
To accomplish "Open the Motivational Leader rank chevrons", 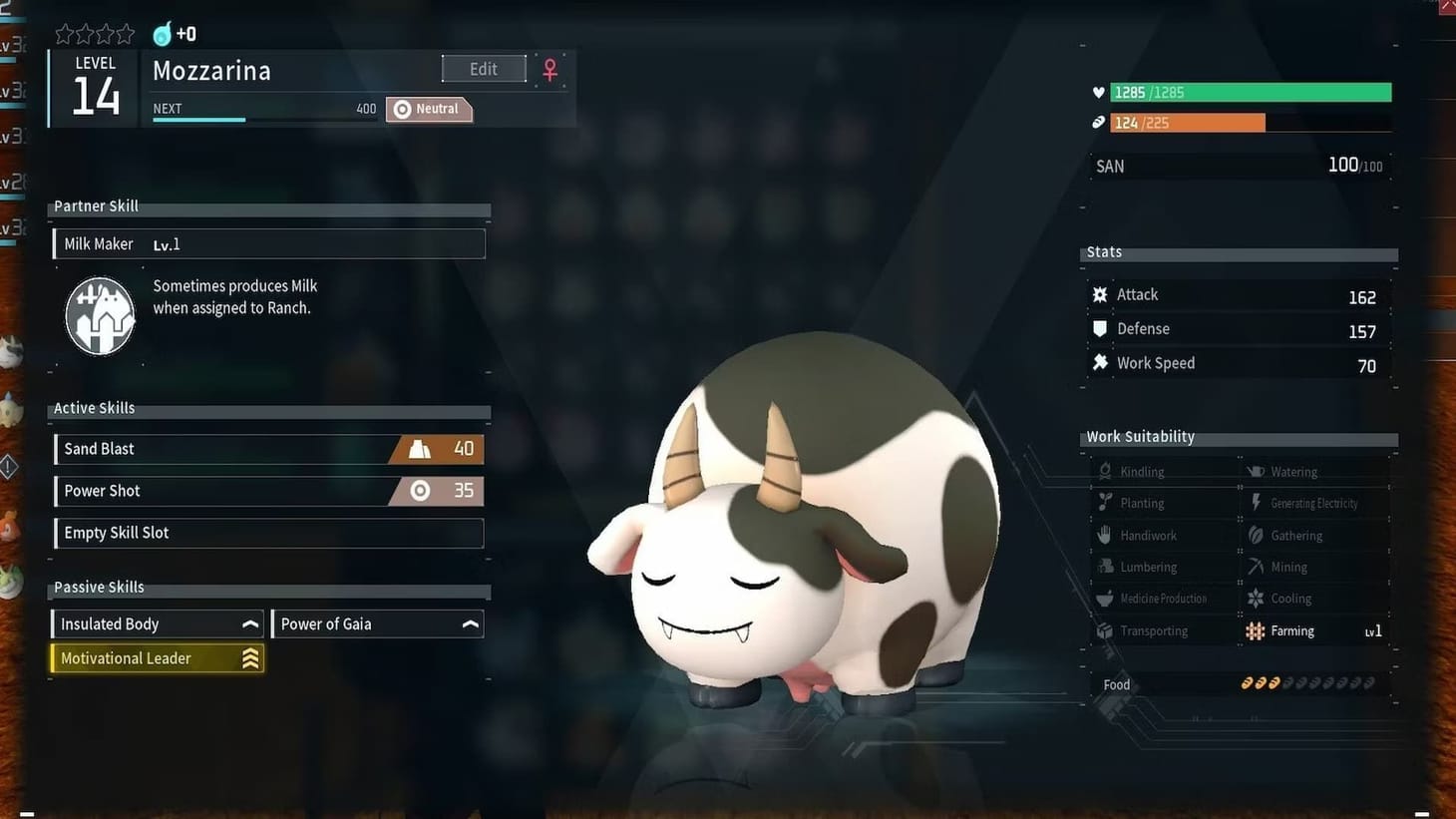I will (250, 657).
